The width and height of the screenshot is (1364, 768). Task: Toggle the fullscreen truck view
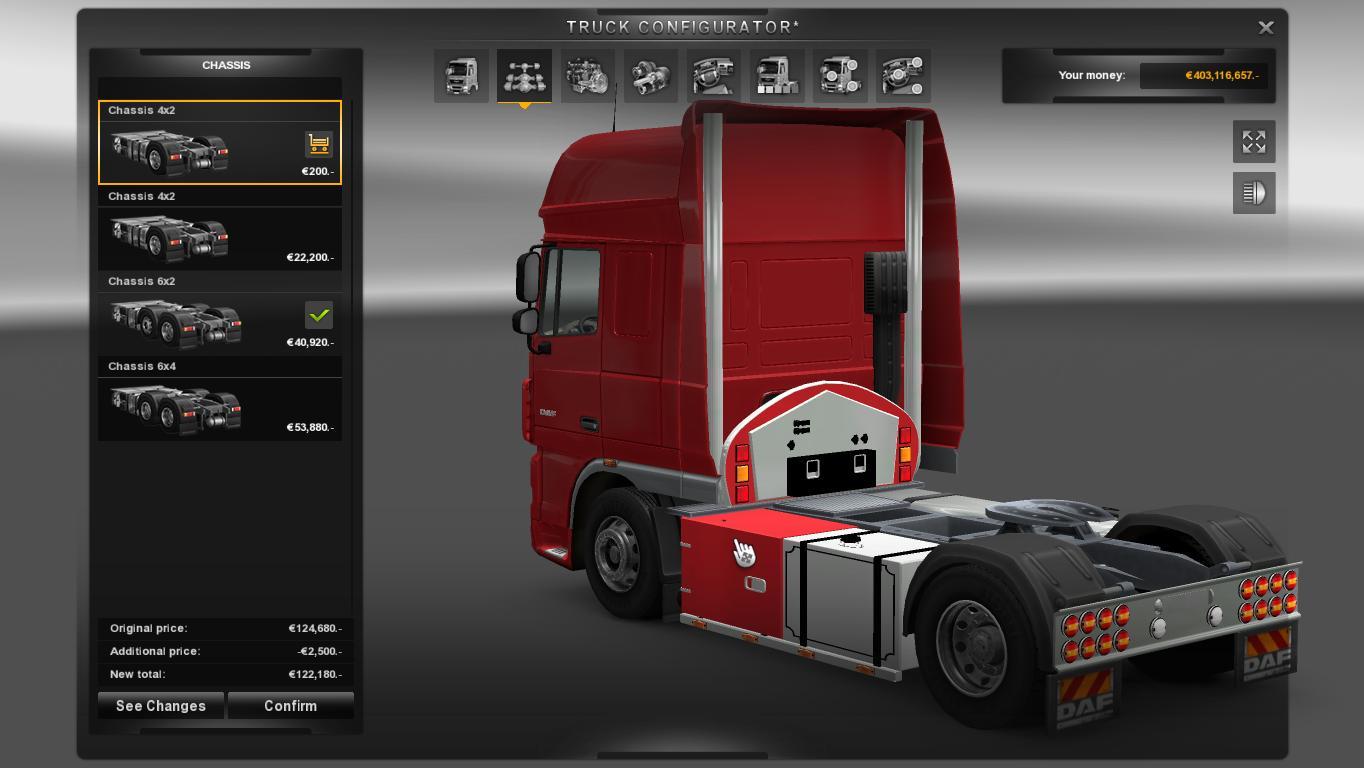(1254, 142)
